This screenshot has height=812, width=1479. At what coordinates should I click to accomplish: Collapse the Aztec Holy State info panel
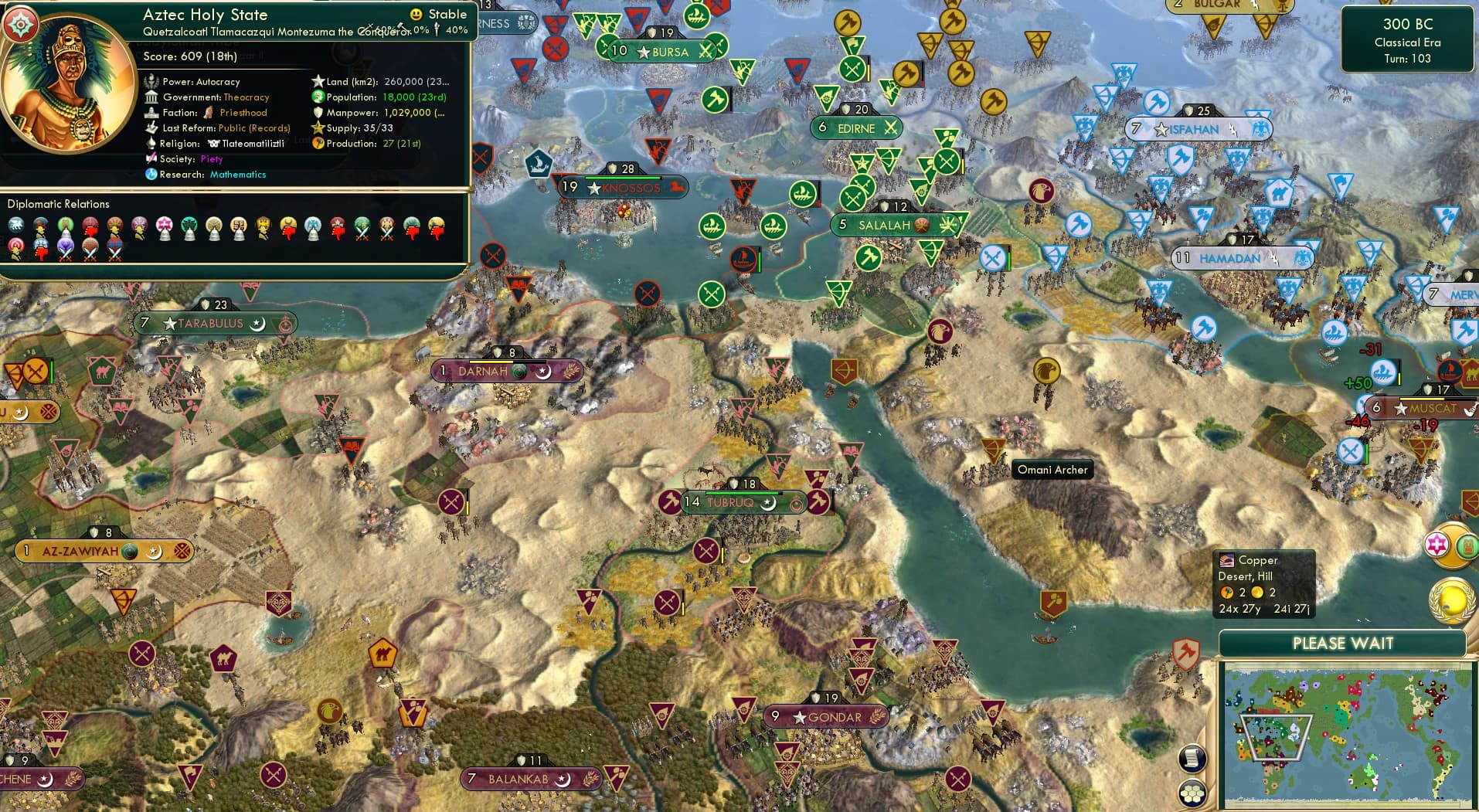pos(205,14)
